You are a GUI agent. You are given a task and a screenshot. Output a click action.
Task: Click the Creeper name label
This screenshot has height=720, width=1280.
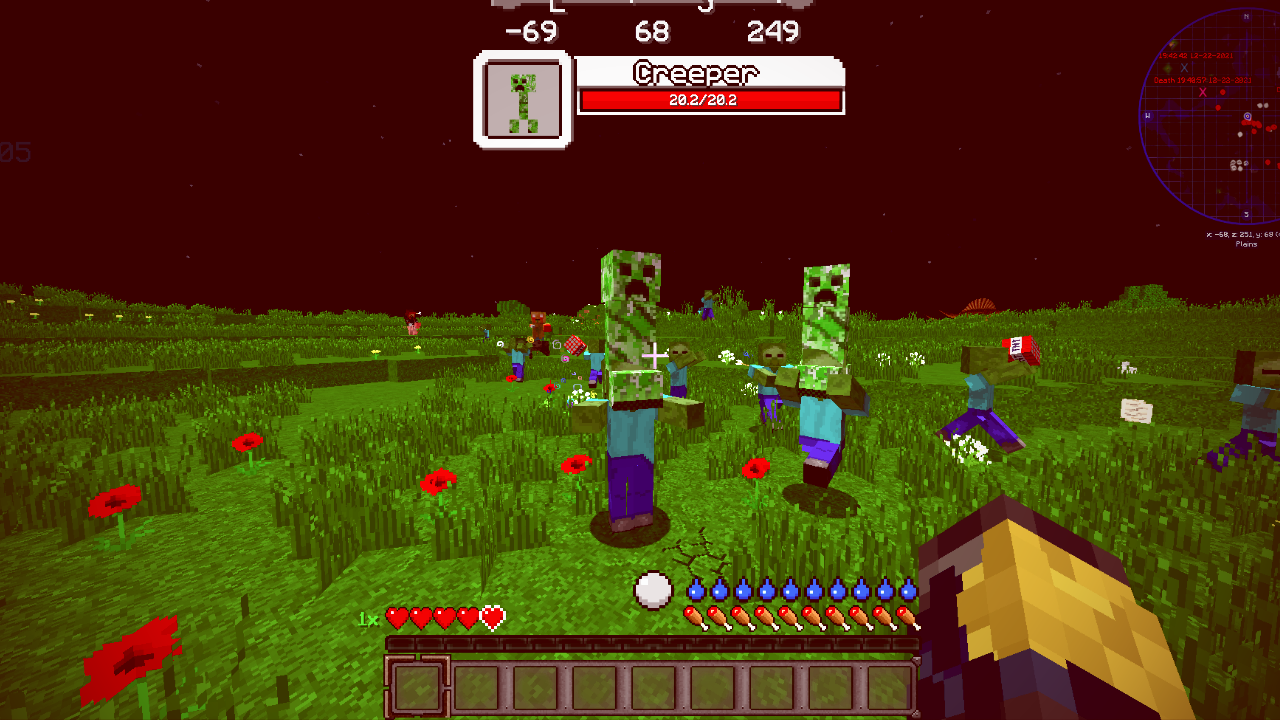point(694,73)
